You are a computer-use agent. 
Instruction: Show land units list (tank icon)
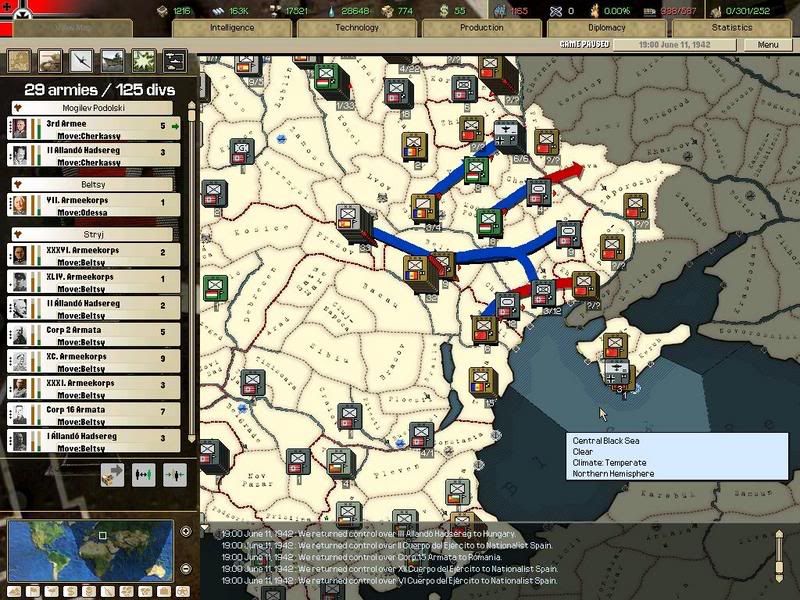[49, 60]
